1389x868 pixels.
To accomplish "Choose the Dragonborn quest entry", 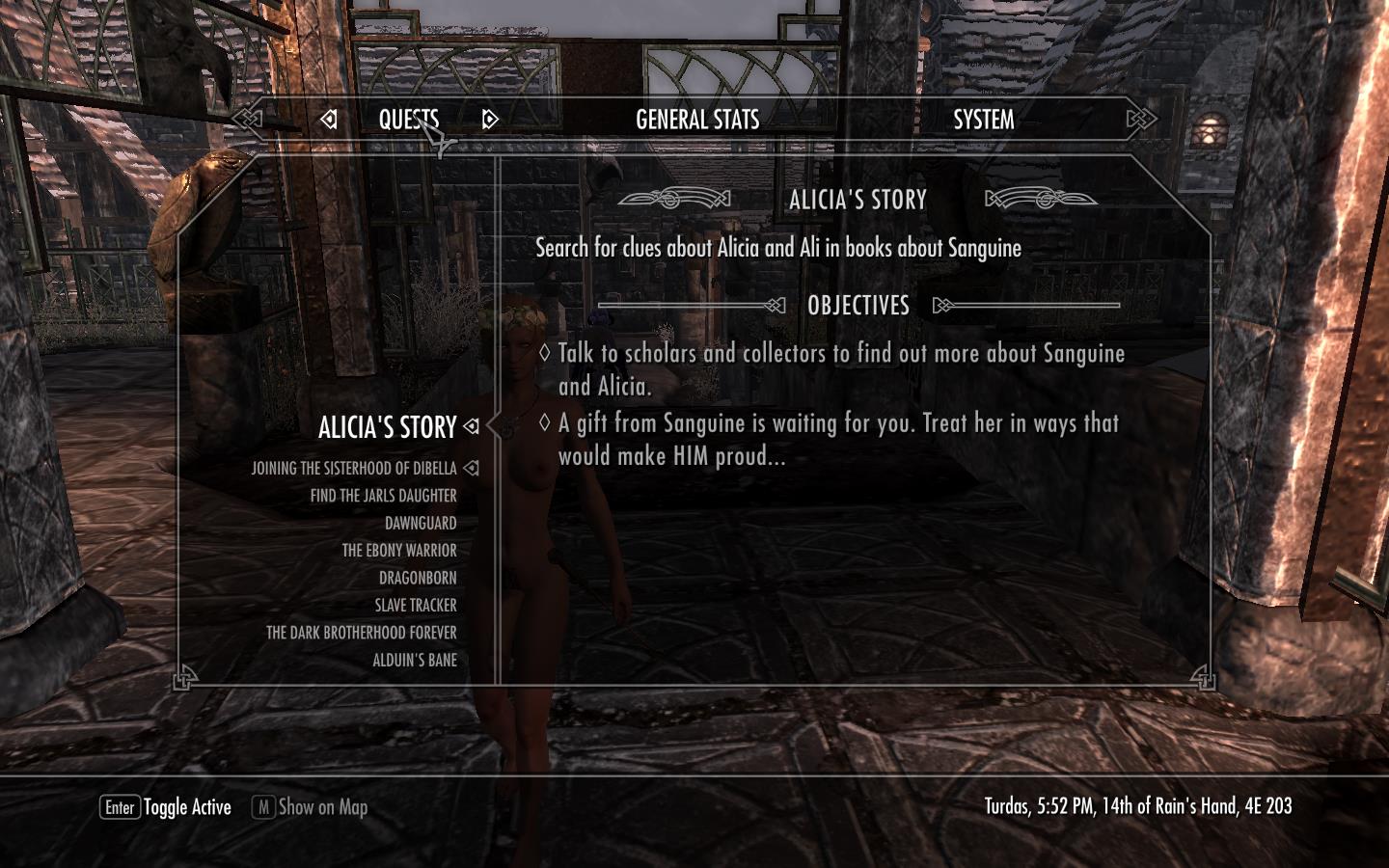I will tap(418, 579).
